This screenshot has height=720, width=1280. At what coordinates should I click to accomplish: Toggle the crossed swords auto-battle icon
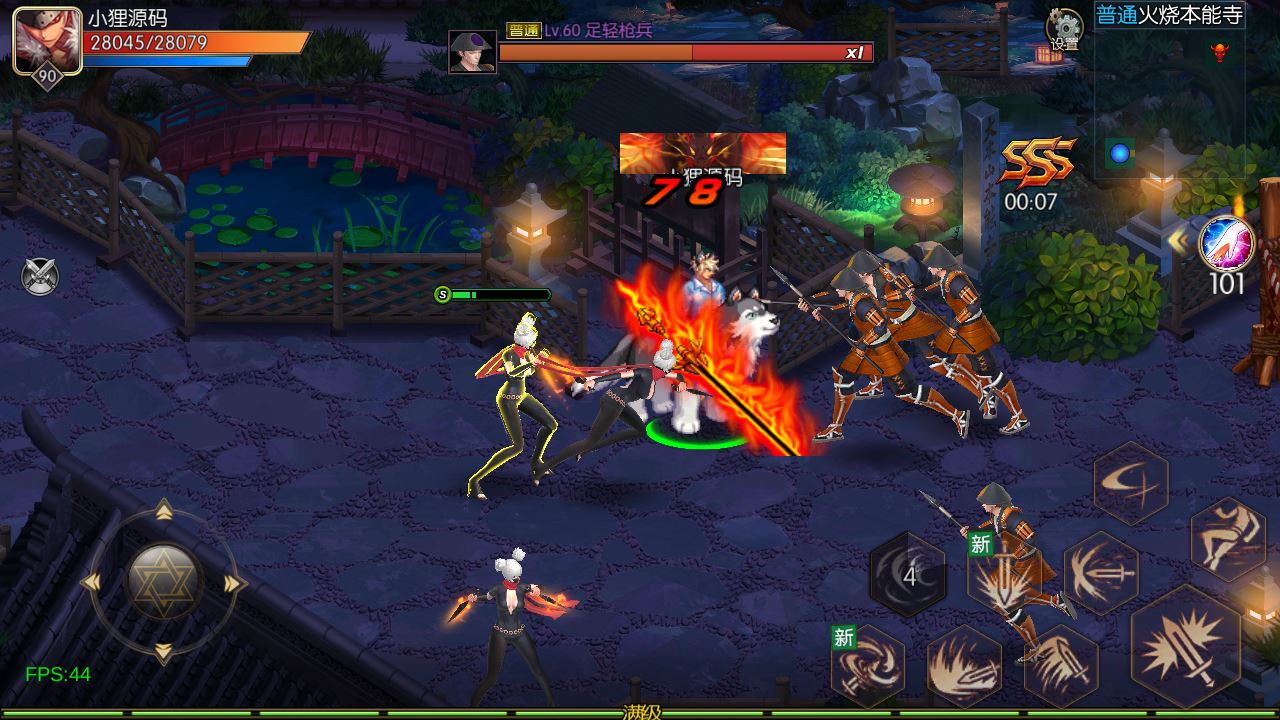pyautogui.click(x=40, y=276)
